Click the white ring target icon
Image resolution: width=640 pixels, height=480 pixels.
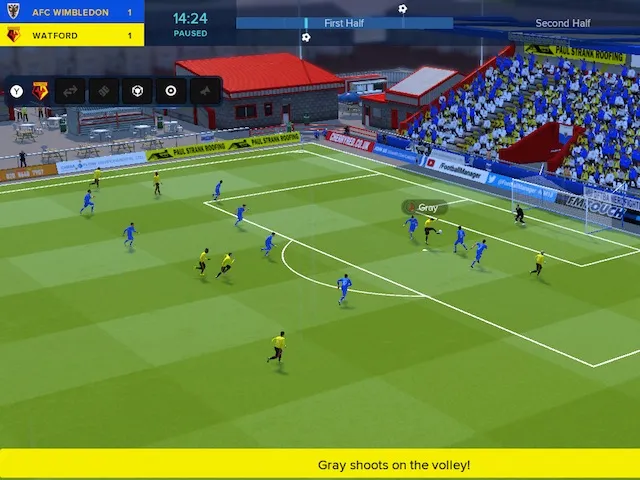(x=171, y=91)
